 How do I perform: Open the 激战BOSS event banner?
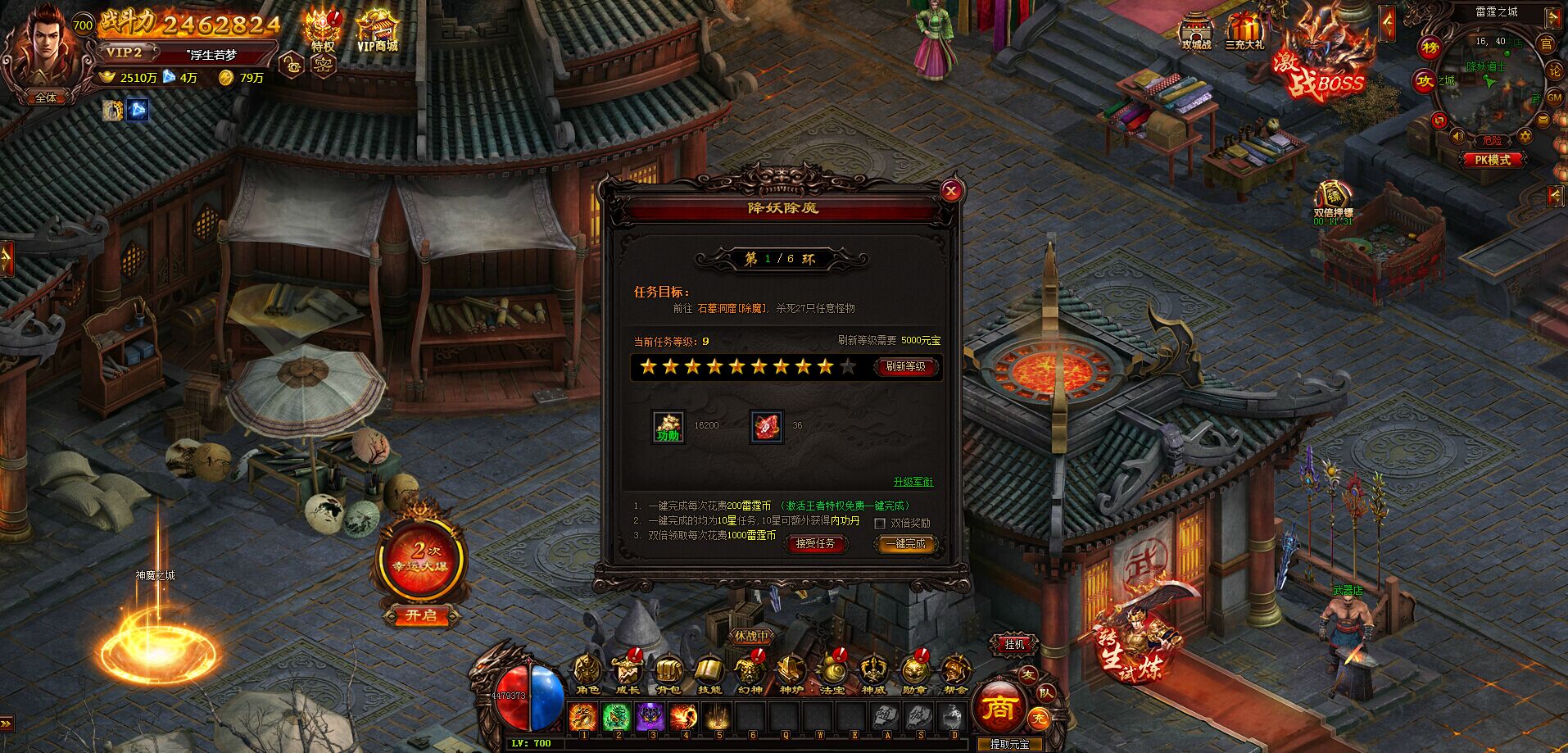coord(1321,61)
